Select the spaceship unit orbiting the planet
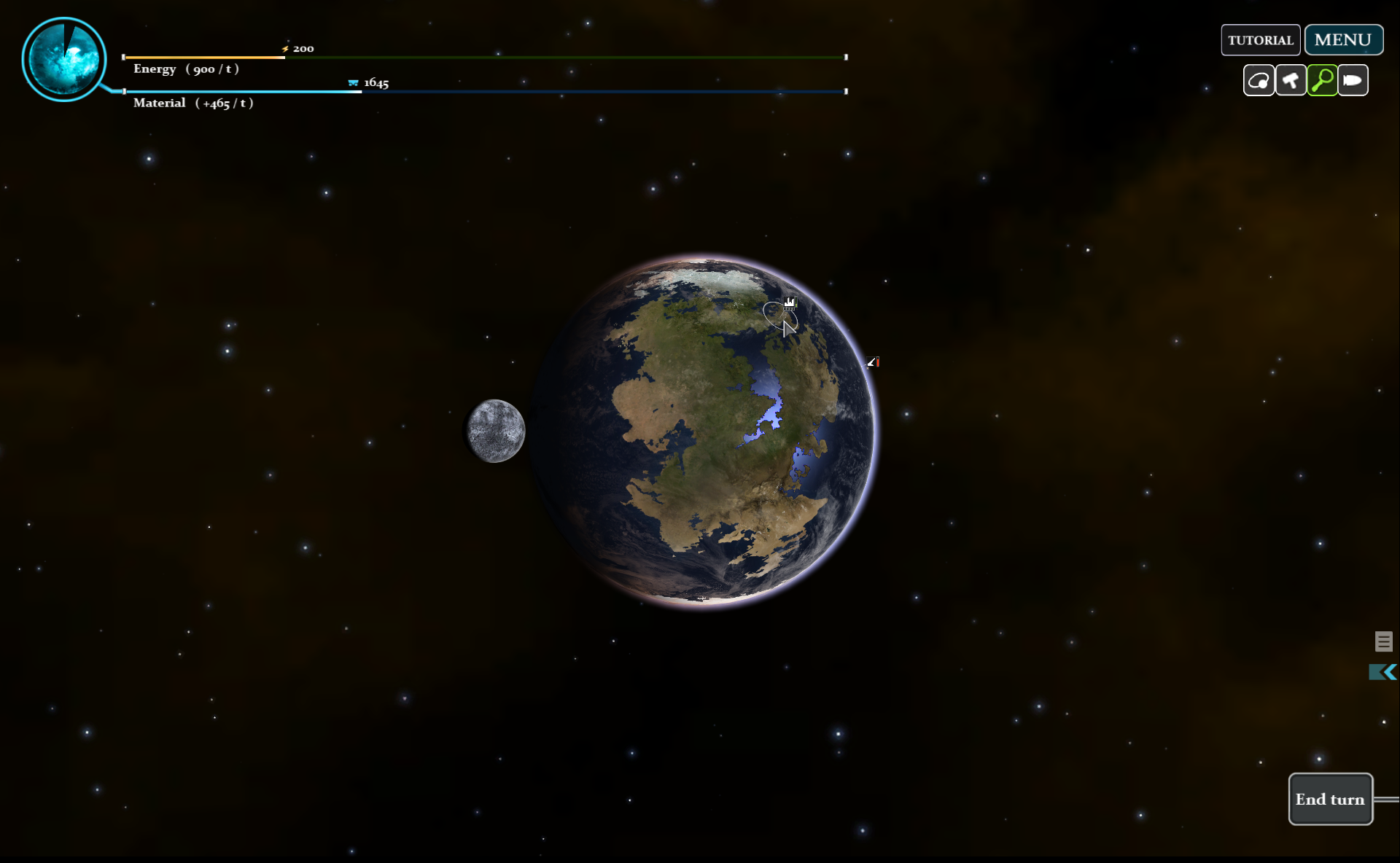 click(871, 362)
